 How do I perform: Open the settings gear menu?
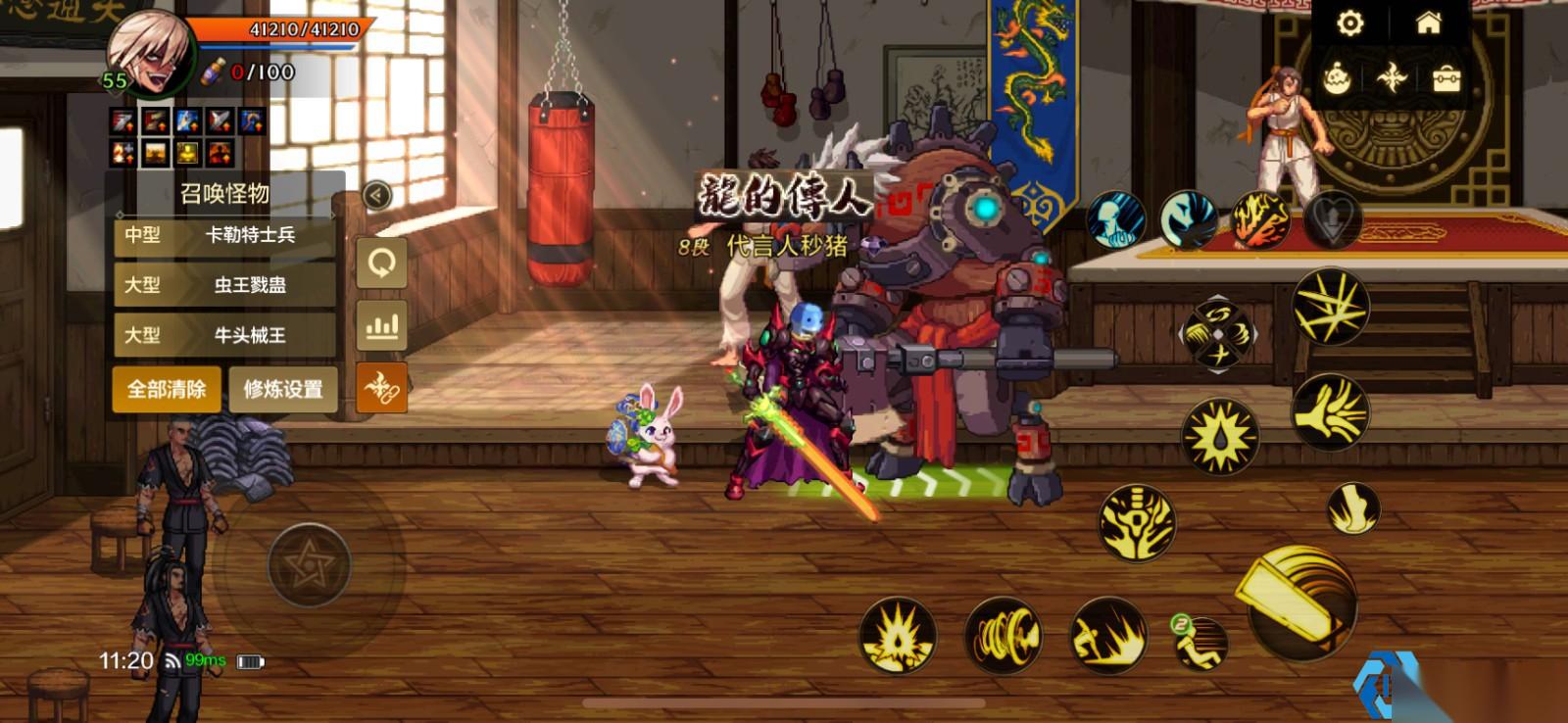coord(1350,24)
